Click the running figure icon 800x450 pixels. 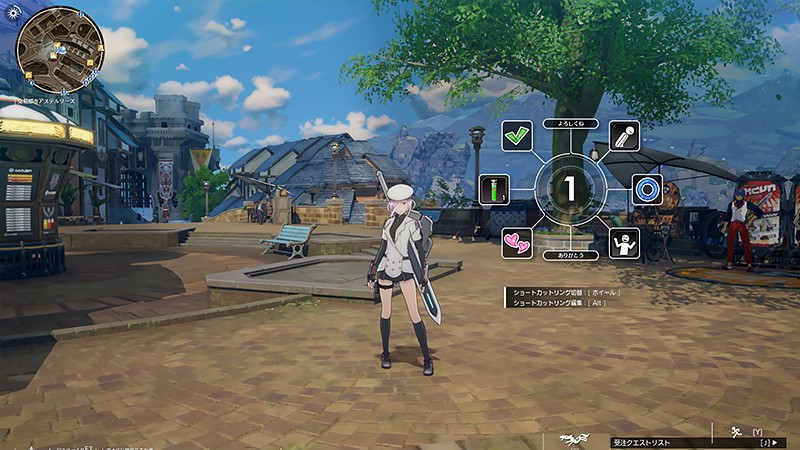[735, 431]
